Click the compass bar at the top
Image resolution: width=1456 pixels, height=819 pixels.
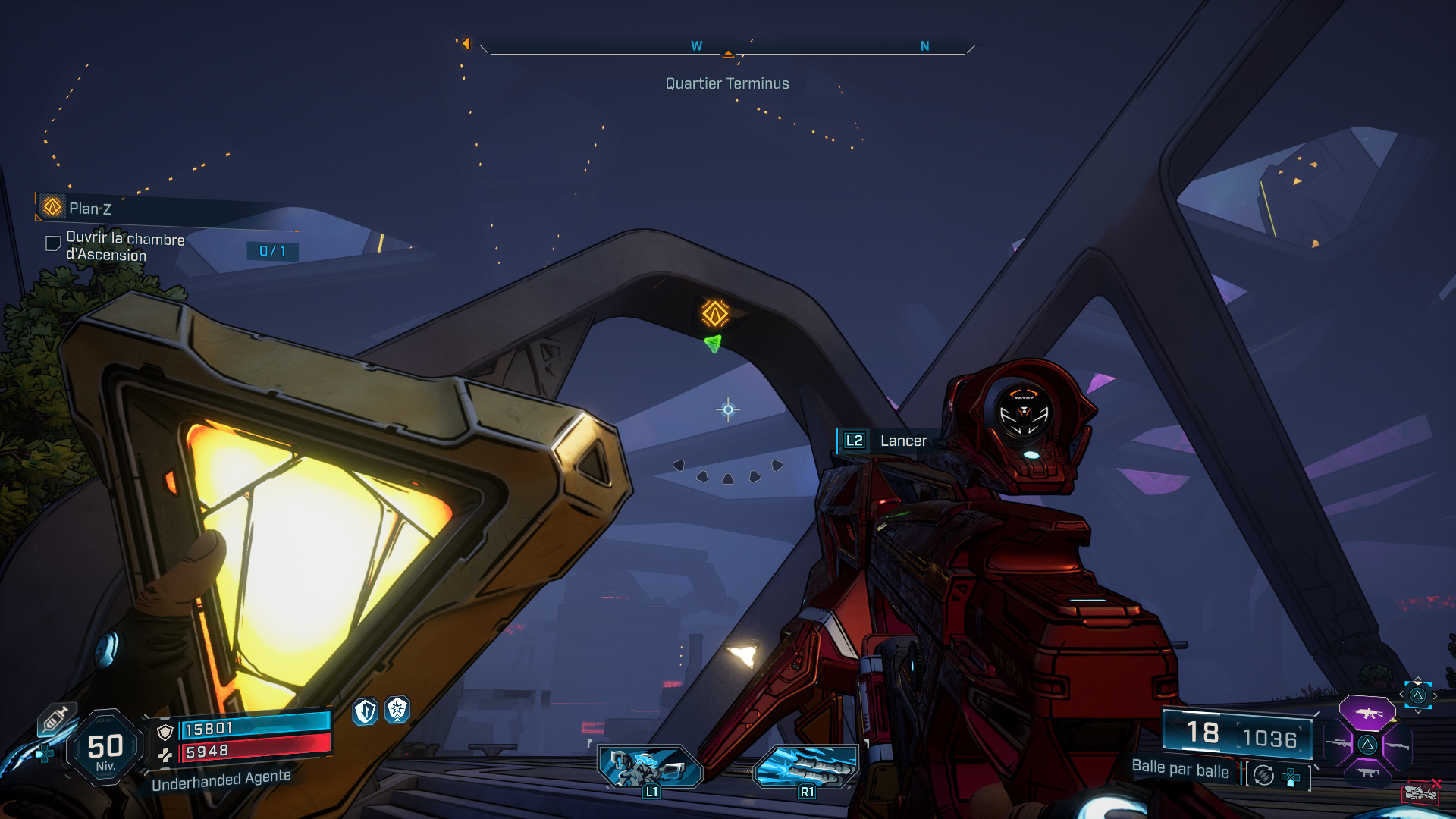[x=727, y=47]
